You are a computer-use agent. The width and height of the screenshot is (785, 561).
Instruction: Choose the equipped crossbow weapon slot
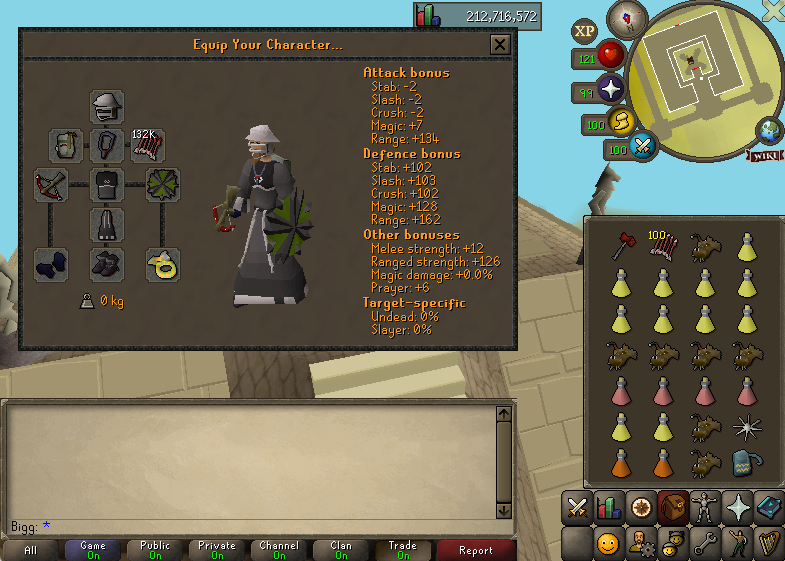(x=66, y=186)
